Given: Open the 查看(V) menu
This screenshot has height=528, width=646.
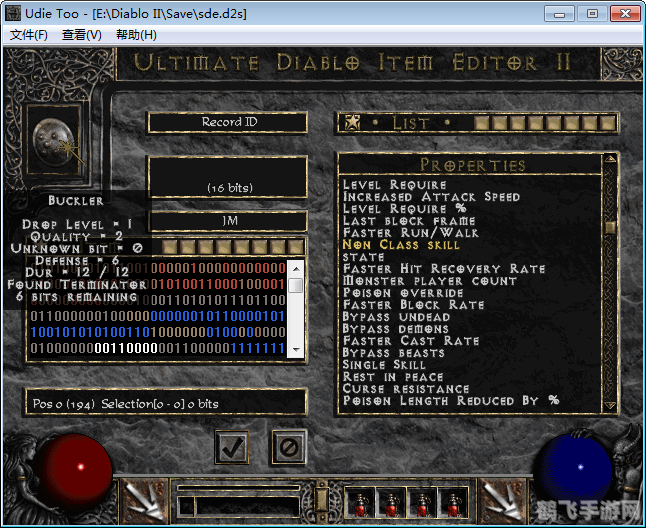Looking at the screenshot, I should pos(82,35).
